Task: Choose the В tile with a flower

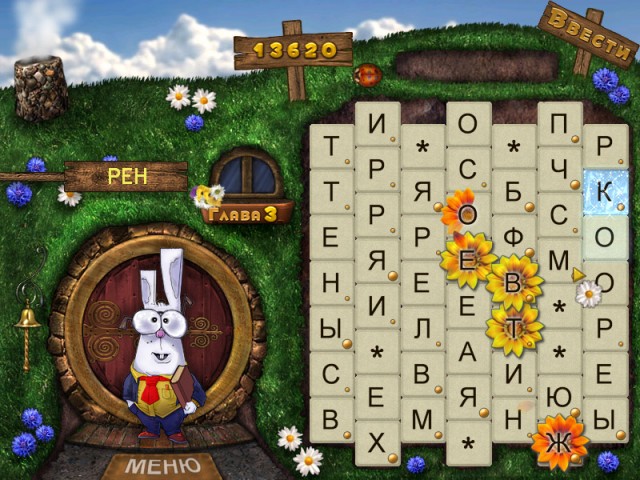Action: coord(513,284)
